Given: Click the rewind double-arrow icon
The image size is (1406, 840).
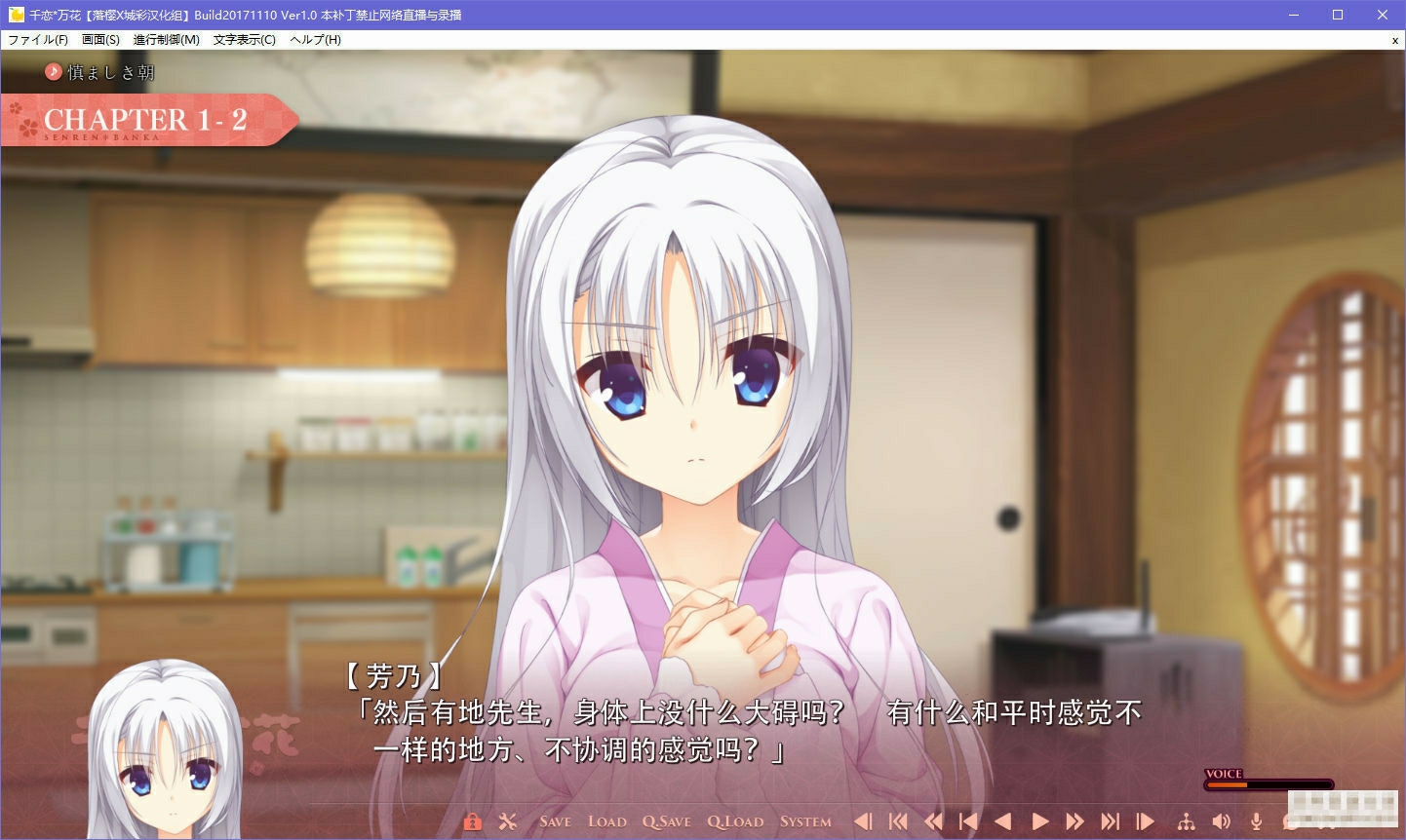Looking at the screenshot, I should pyautogui.click(x=934, y=821).
